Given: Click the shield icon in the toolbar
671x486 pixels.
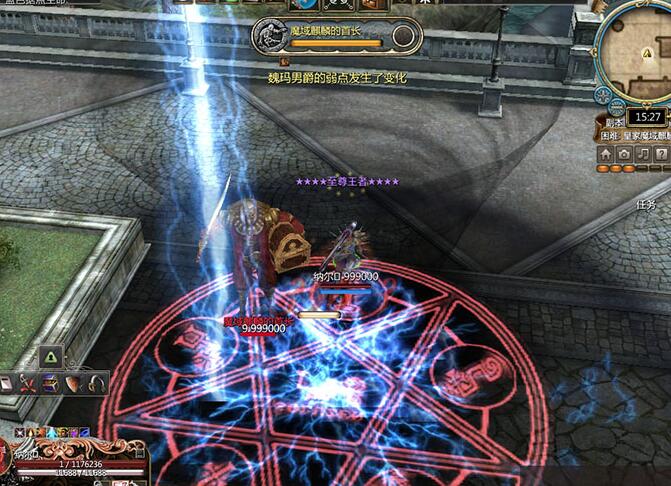Looking at the screenshot, I should pyautogui.click(x=74, y=383).
